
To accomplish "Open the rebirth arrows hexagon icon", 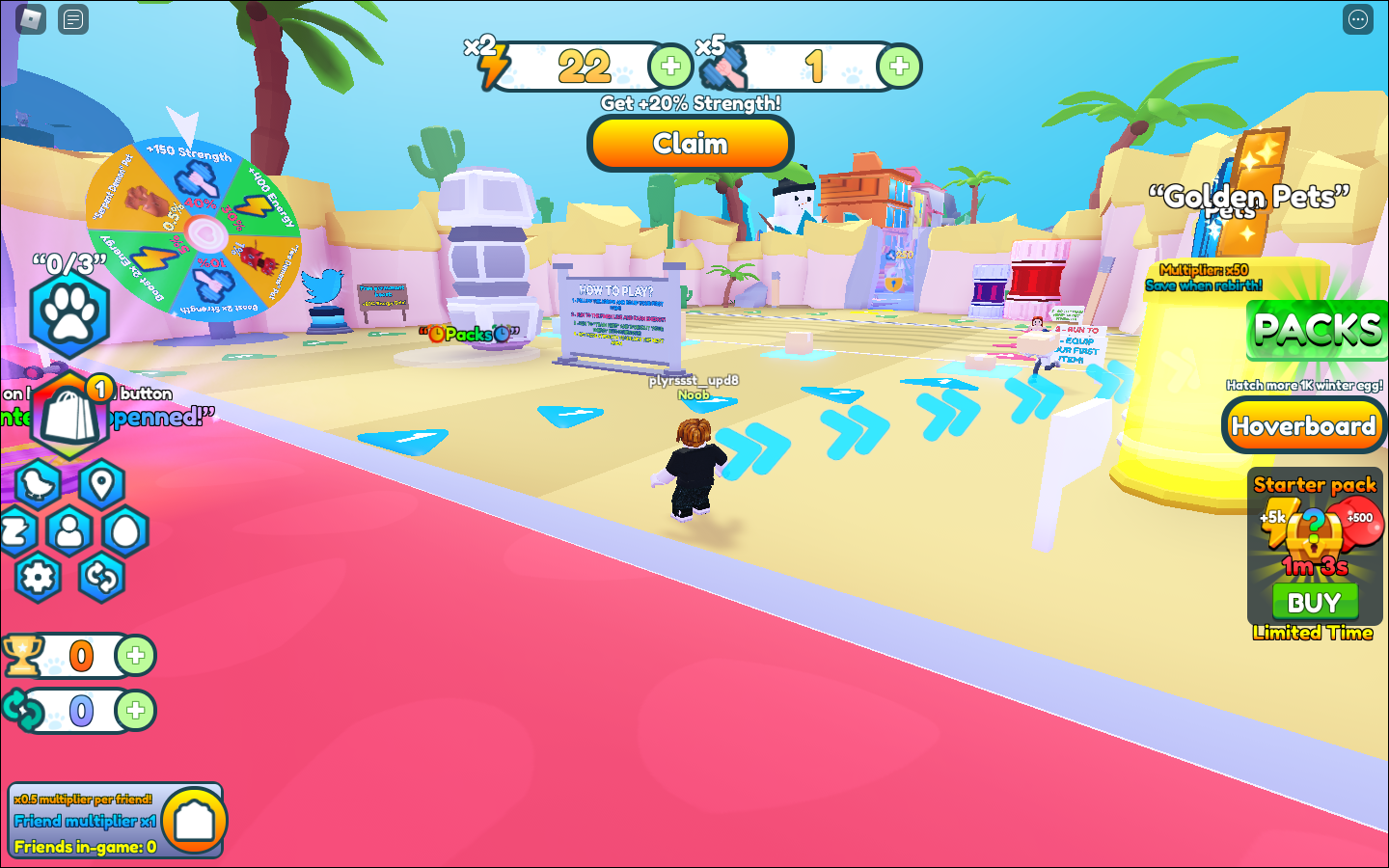I will pyautogui.click(x=101, y=578).
